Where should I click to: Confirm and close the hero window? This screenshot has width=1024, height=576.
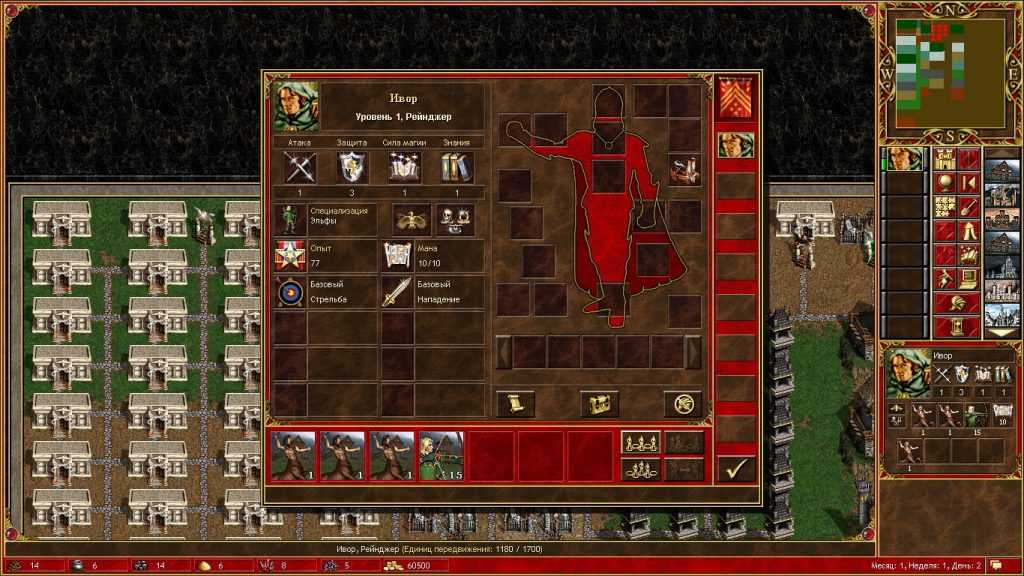coord(735,467)
